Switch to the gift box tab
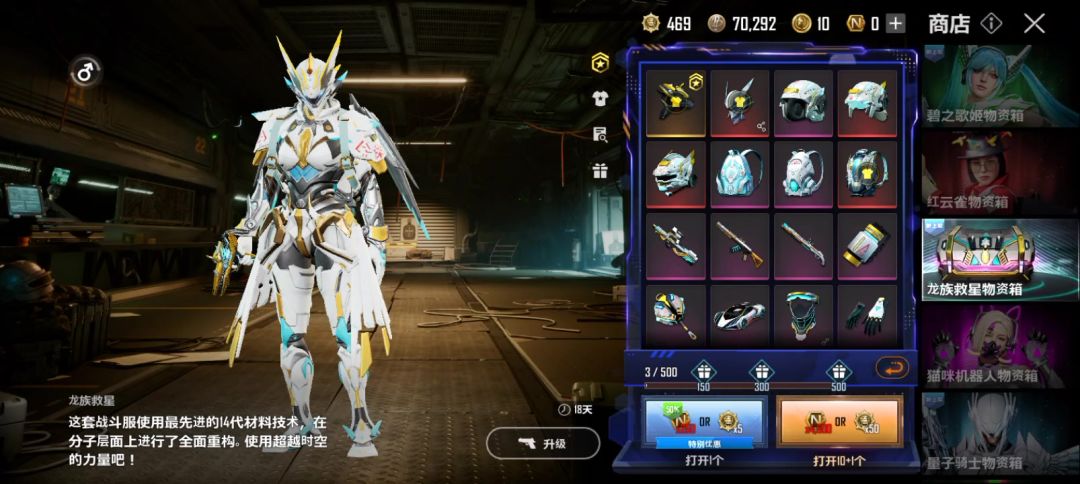Image resolution: width=1080 pixels, height=484 pixels. pos(601,170)
